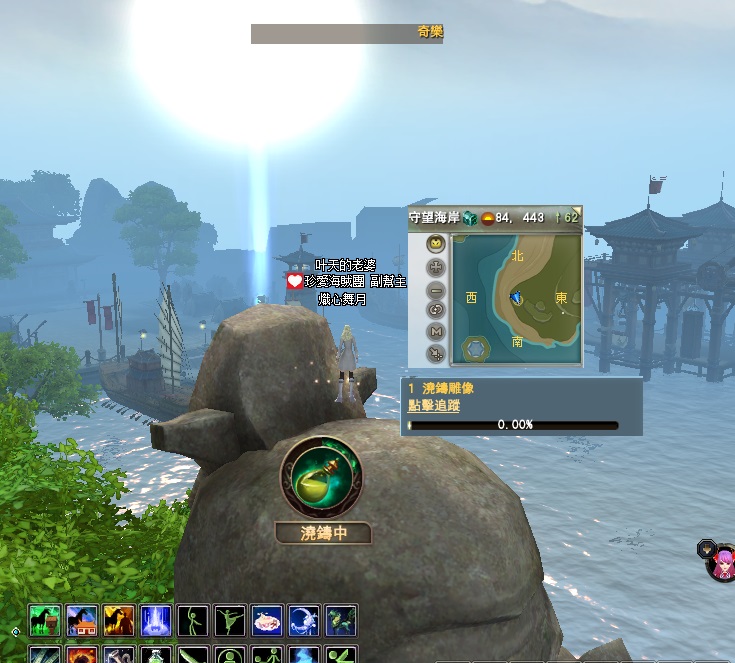Activate the crescent moon skill icon
Viewport: 735px width, 663px height.
click(x=304, y=621)
